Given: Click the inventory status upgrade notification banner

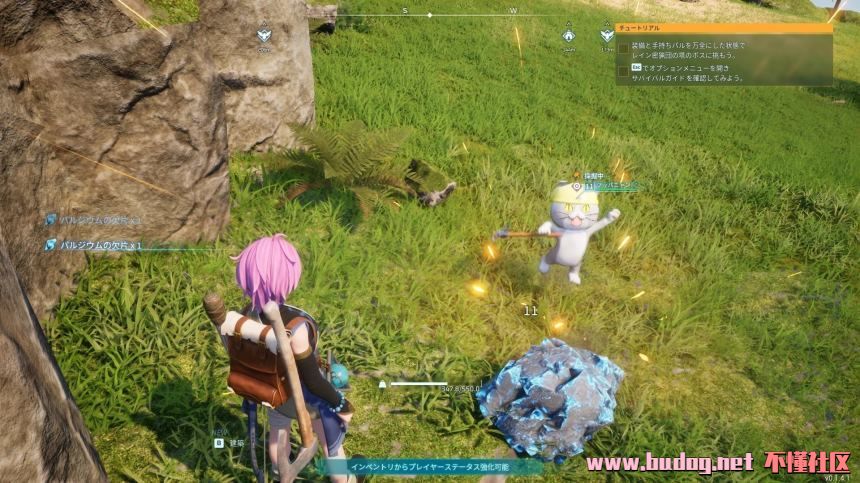Looking at the screenshot, I should 430,466.
